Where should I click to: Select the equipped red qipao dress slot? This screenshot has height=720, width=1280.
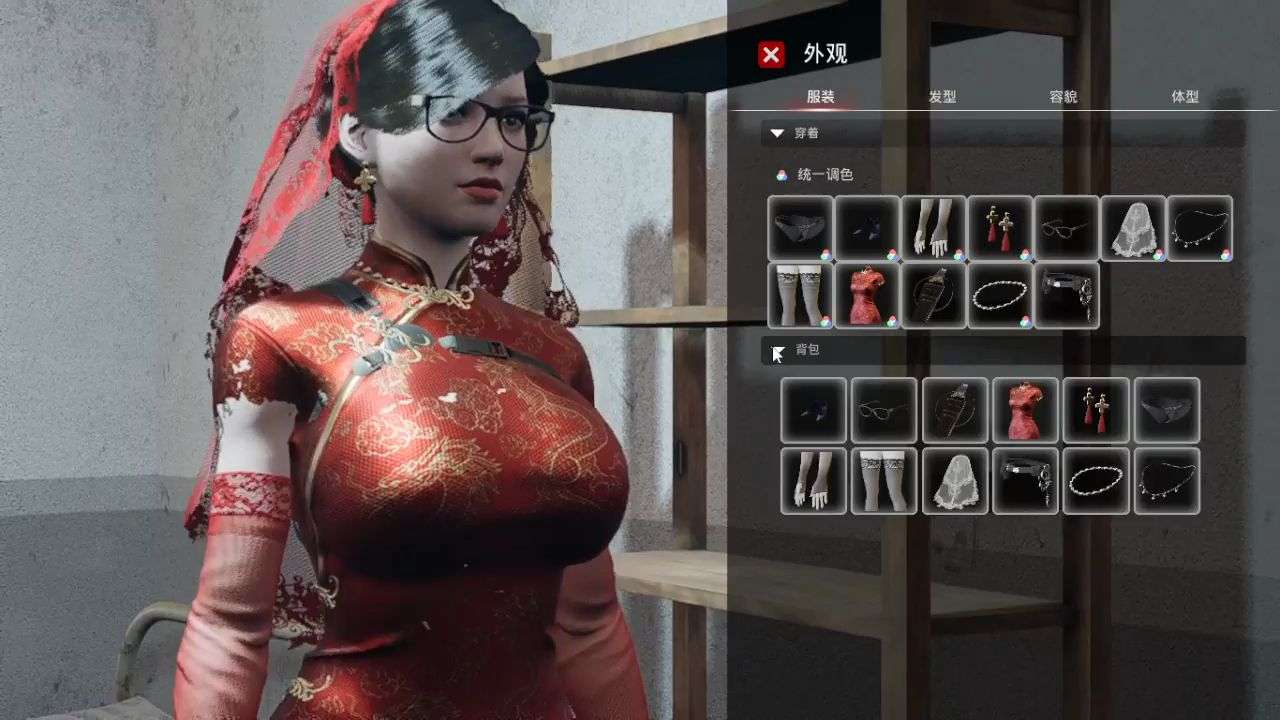(866, 297)
